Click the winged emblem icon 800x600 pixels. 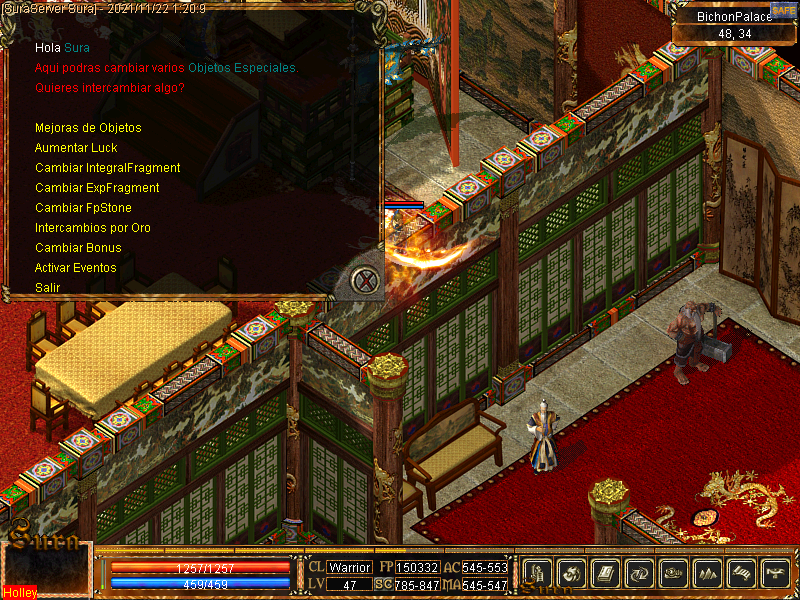(776, 573)
